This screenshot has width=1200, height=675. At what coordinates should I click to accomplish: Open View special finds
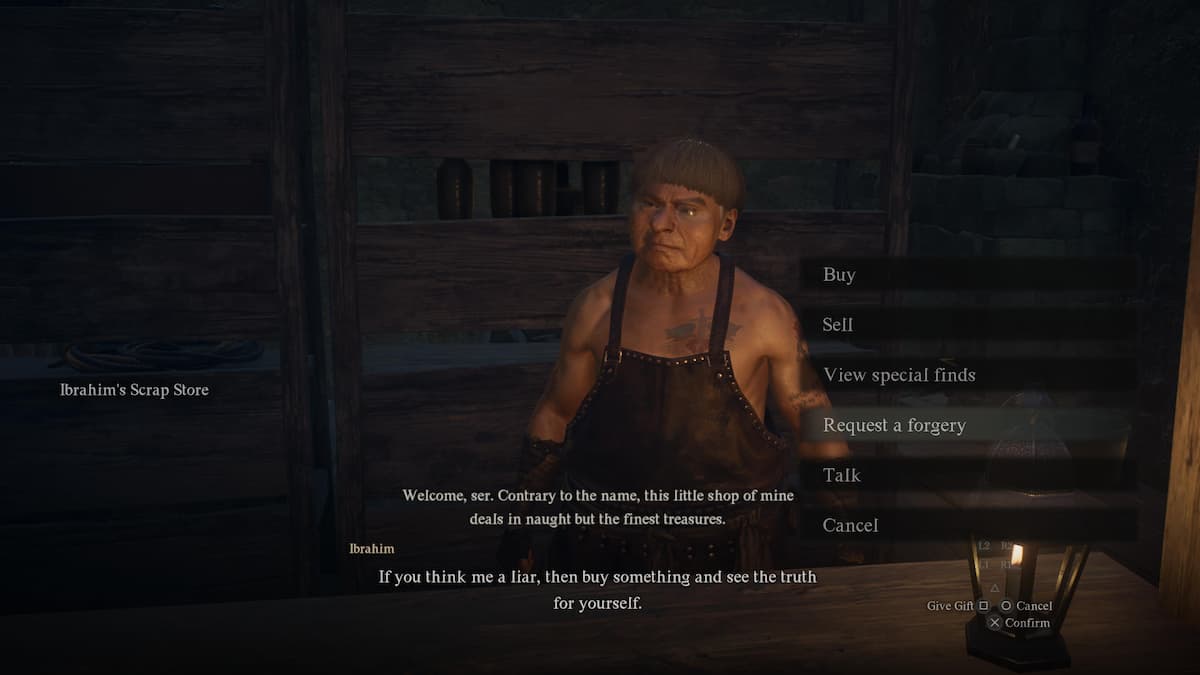coord(899,375)
